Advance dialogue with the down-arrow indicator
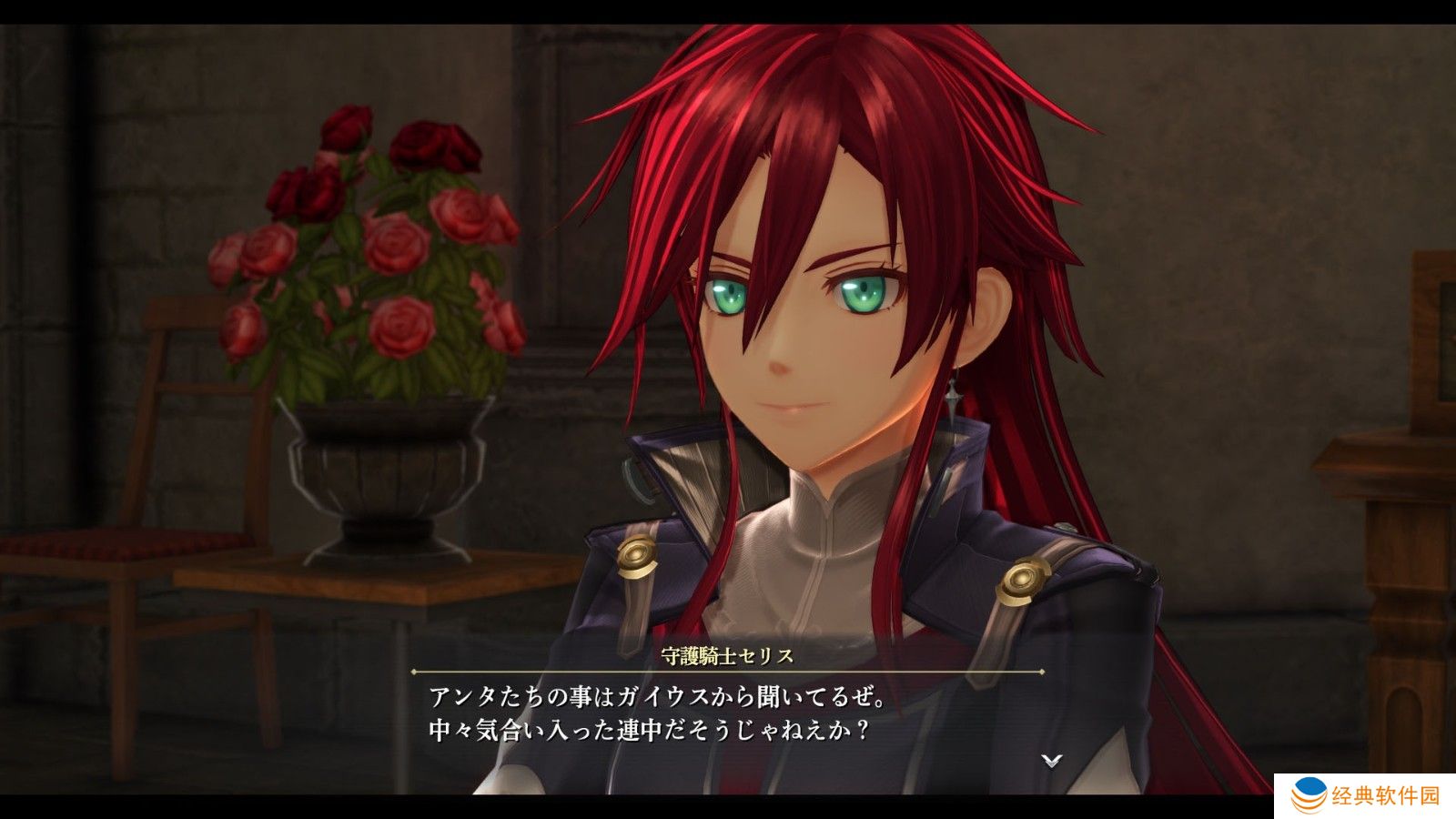This screenshot has height=819, width=1456. point(1052,760)
